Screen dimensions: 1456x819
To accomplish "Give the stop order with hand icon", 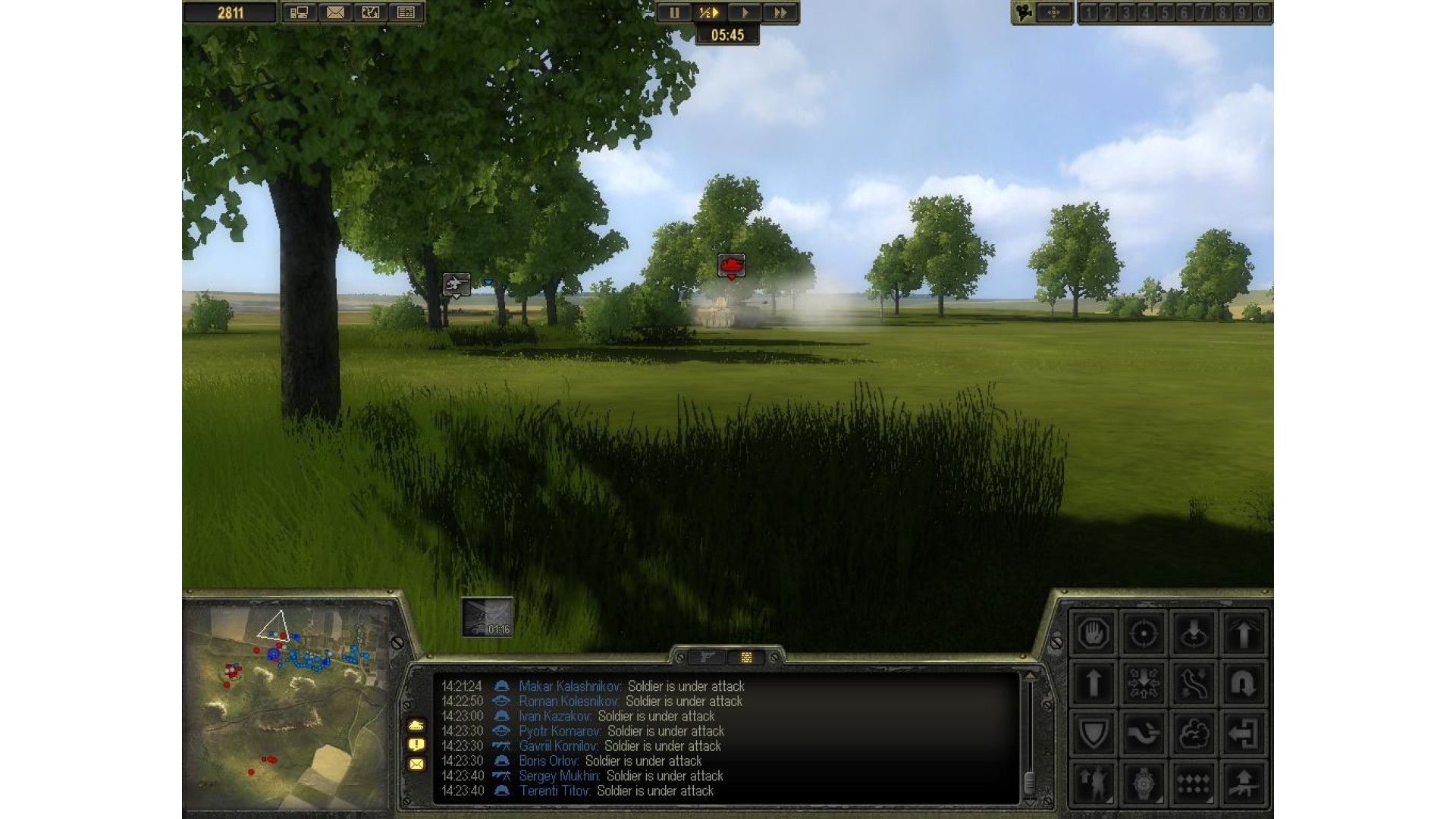I will (1093, 633).
